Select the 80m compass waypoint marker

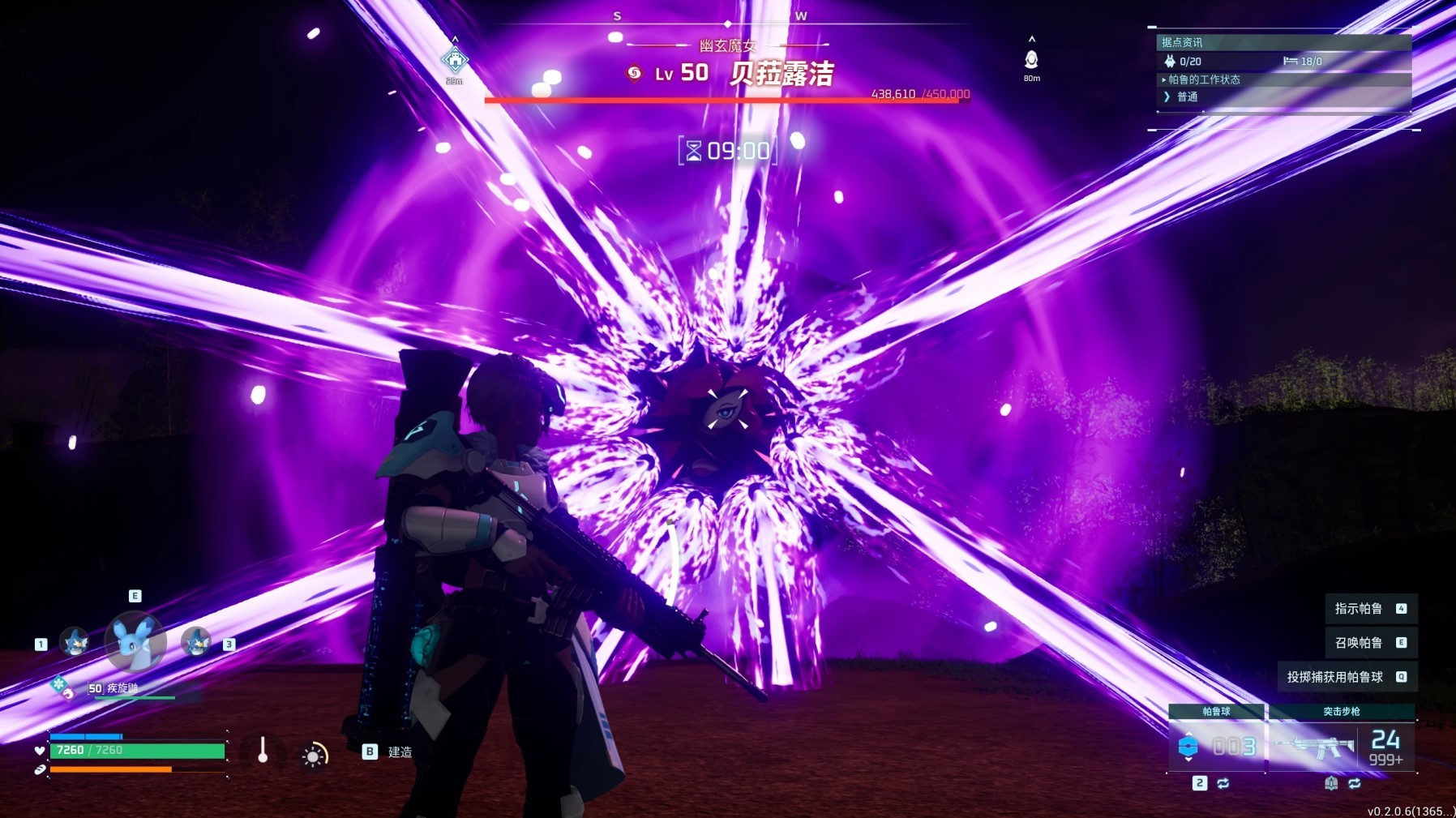[1031, 59]
